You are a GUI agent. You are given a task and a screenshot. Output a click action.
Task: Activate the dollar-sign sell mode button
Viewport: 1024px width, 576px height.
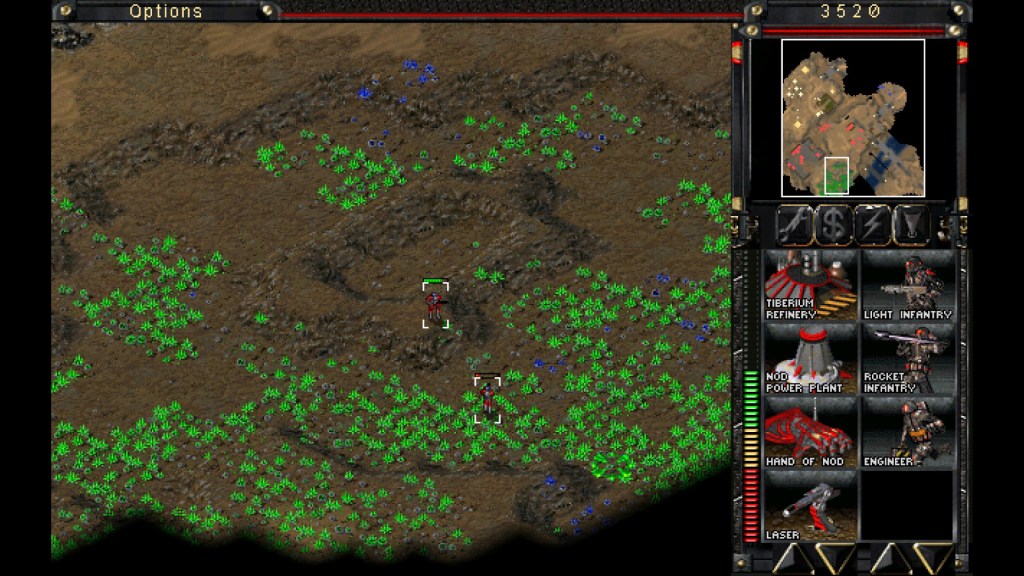point(834,225)
